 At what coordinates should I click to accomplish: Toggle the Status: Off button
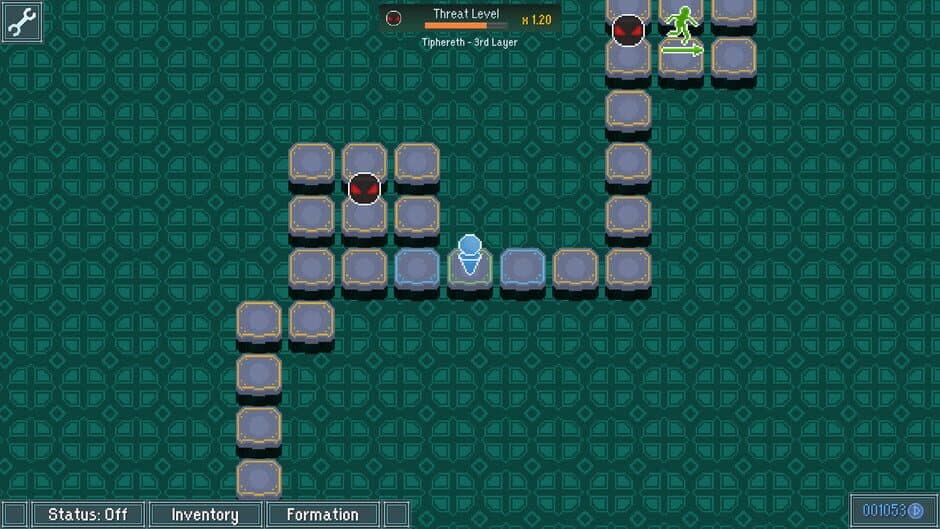(x=88, y=515)
